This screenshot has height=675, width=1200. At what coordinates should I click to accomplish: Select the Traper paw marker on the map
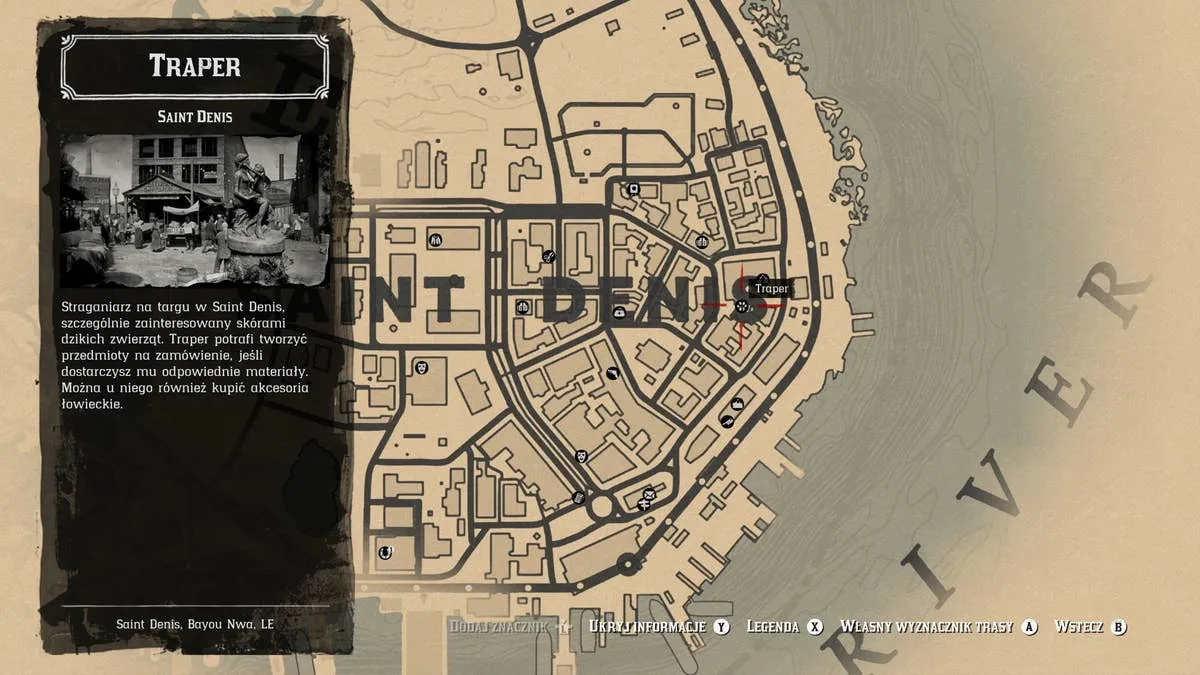coord(741,306)
